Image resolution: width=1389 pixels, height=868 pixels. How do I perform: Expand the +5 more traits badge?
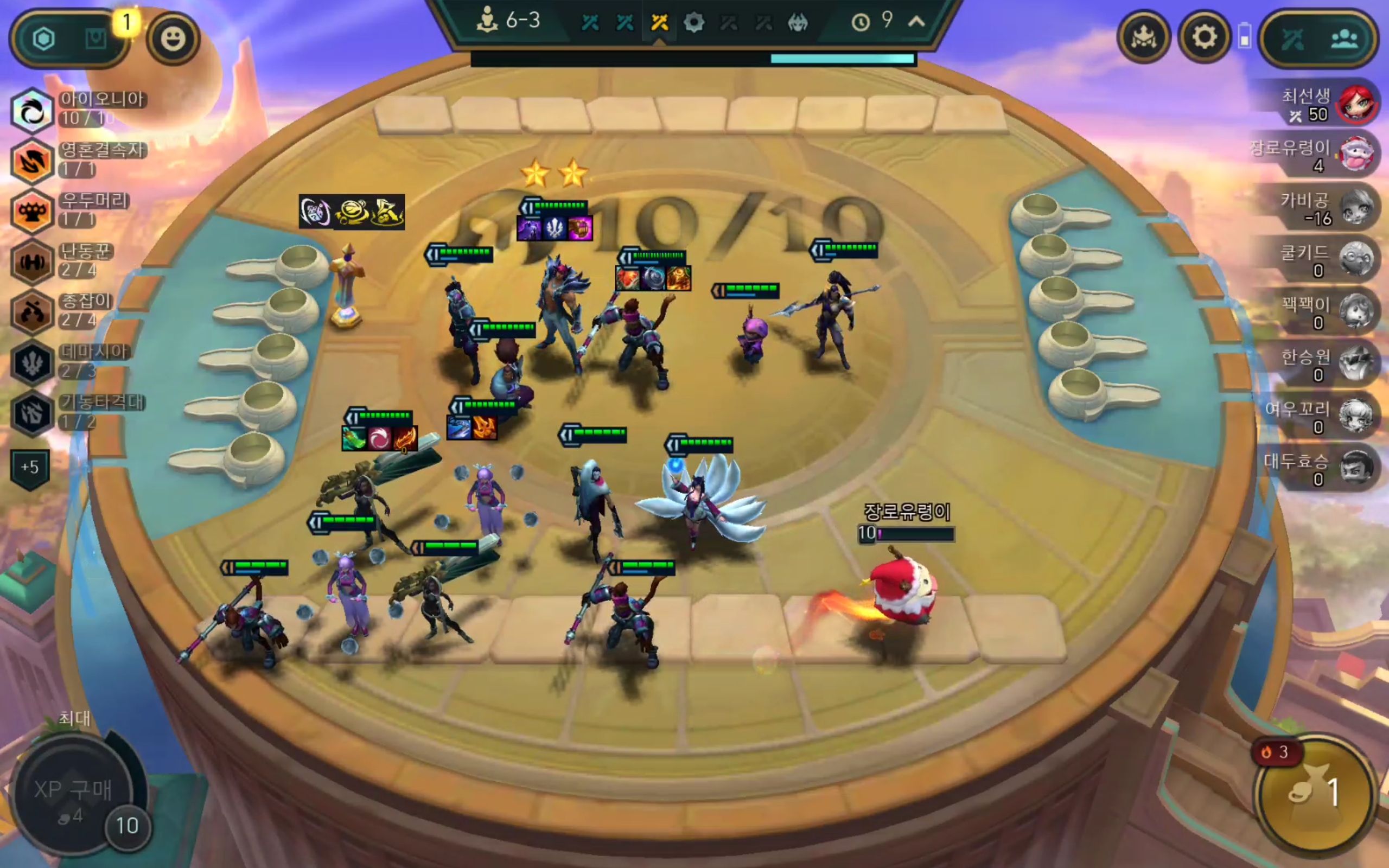pyautogui.click(x=30, y=467)
